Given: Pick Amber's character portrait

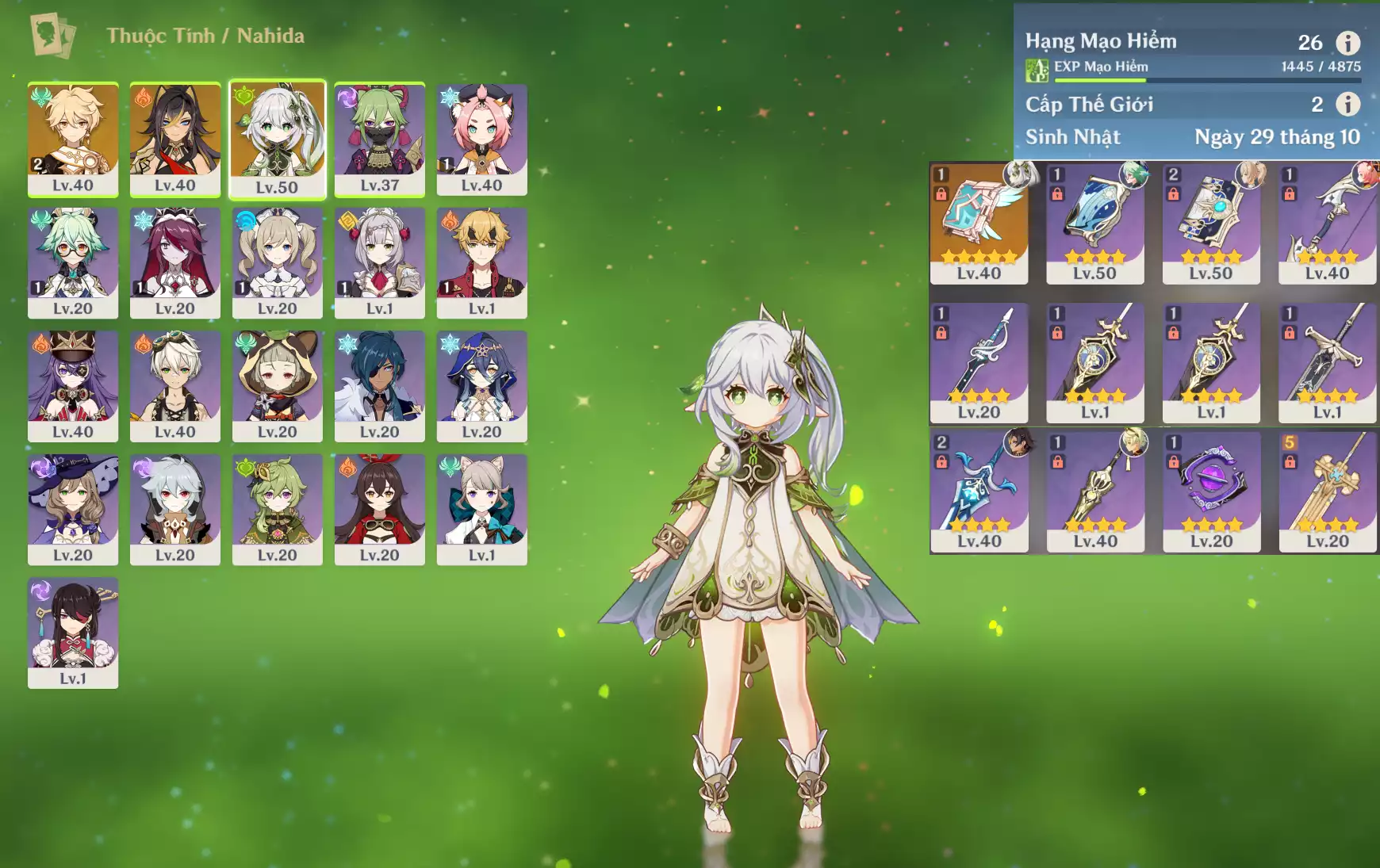Looking at the screenshot, I should (x=379, y=508).
